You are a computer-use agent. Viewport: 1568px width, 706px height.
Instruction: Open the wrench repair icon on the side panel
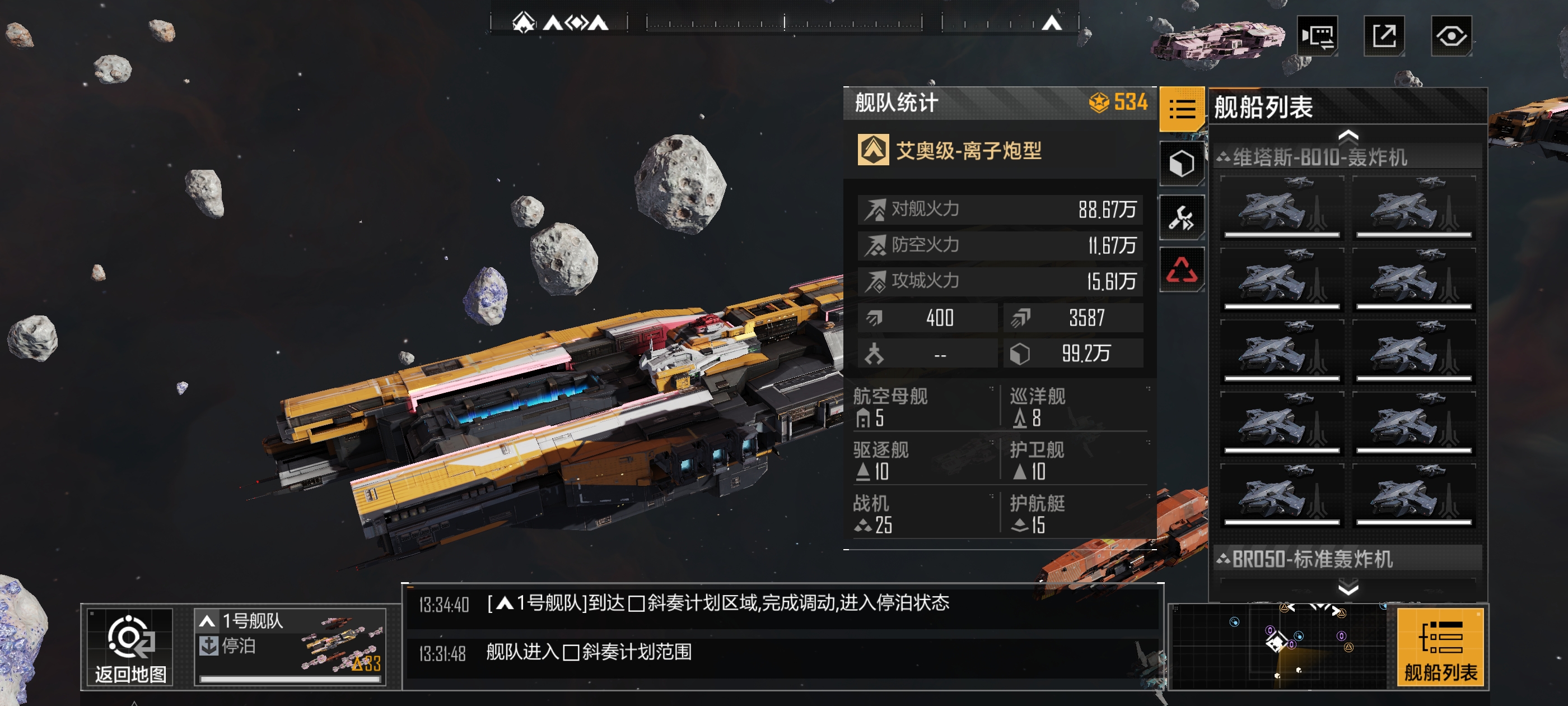tap(1182, 216)
